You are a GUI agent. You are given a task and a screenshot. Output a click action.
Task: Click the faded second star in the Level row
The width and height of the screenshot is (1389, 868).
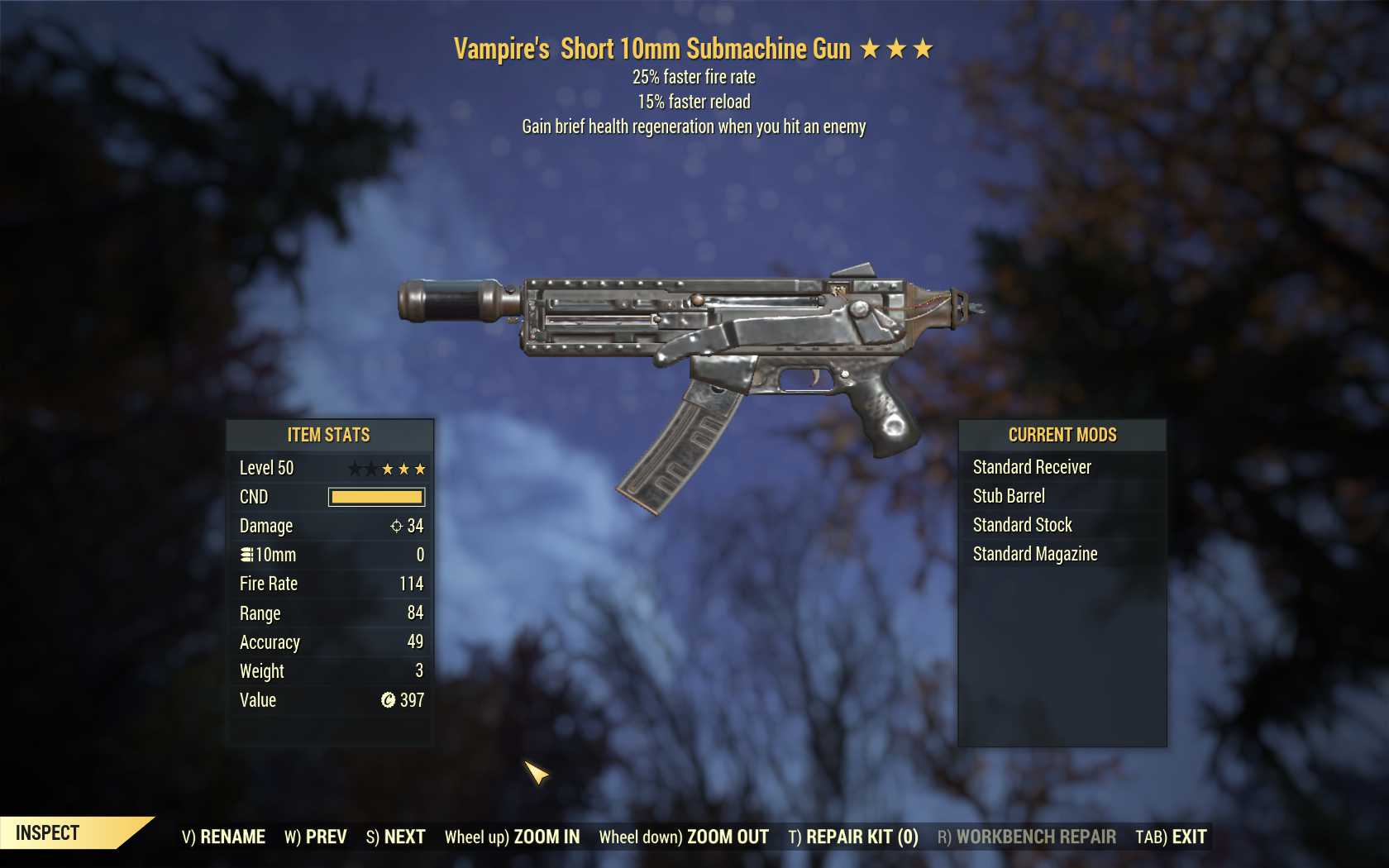point(370,468)
